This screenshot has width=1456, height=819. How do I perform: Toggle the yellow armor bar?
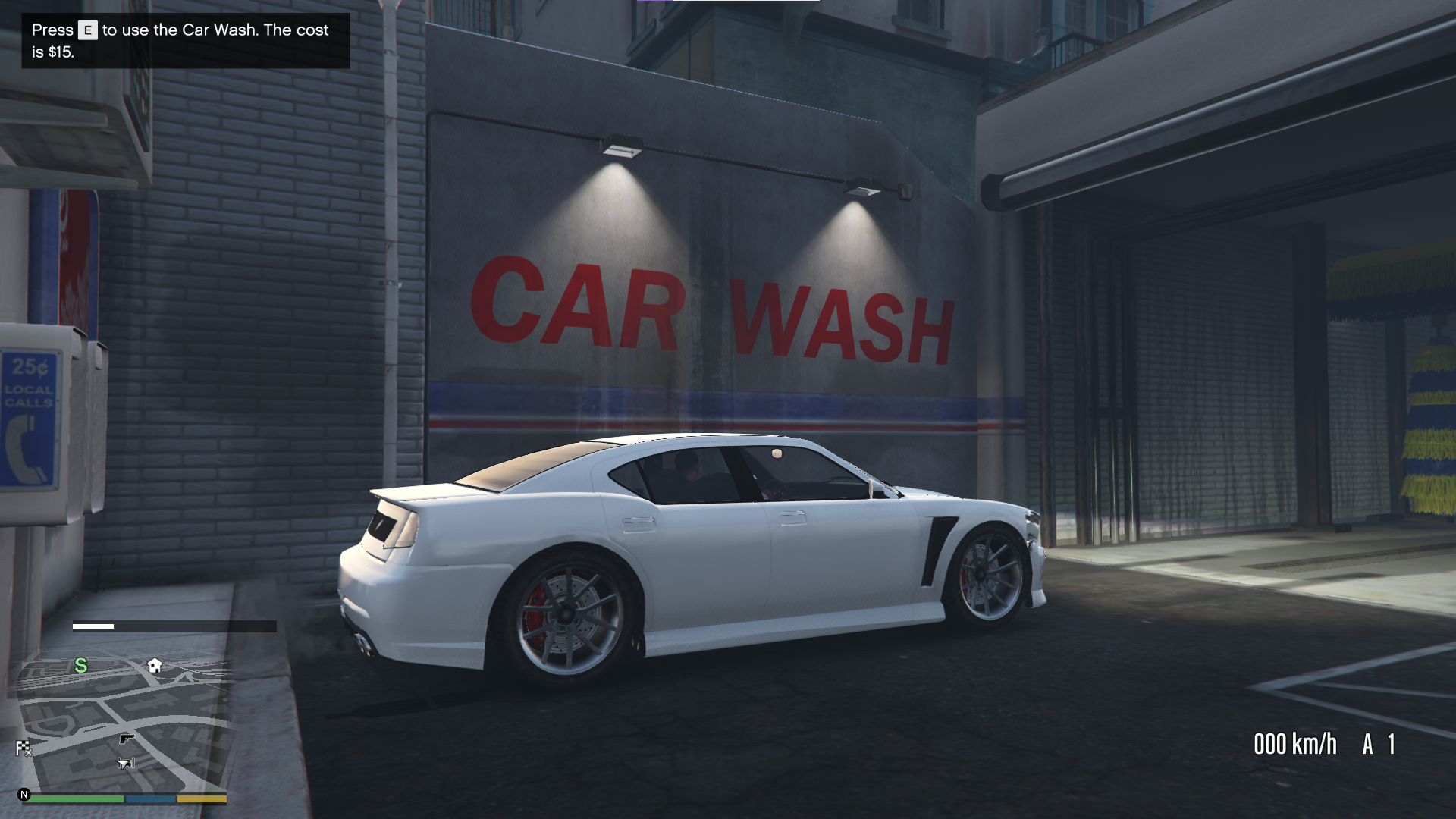201,798
